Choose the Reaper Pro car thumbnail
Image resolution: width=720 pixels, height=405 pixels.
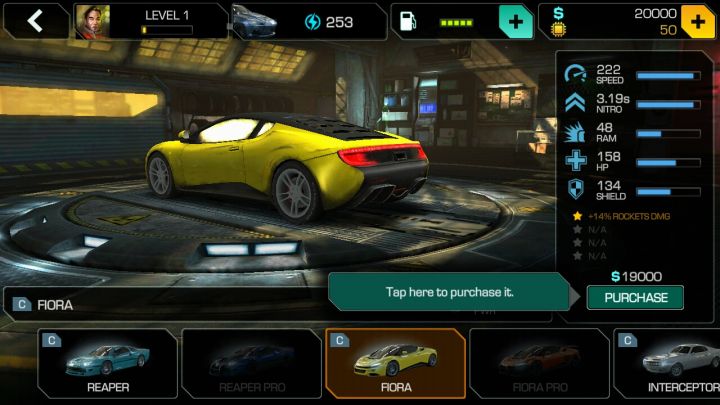click(250, 363)
